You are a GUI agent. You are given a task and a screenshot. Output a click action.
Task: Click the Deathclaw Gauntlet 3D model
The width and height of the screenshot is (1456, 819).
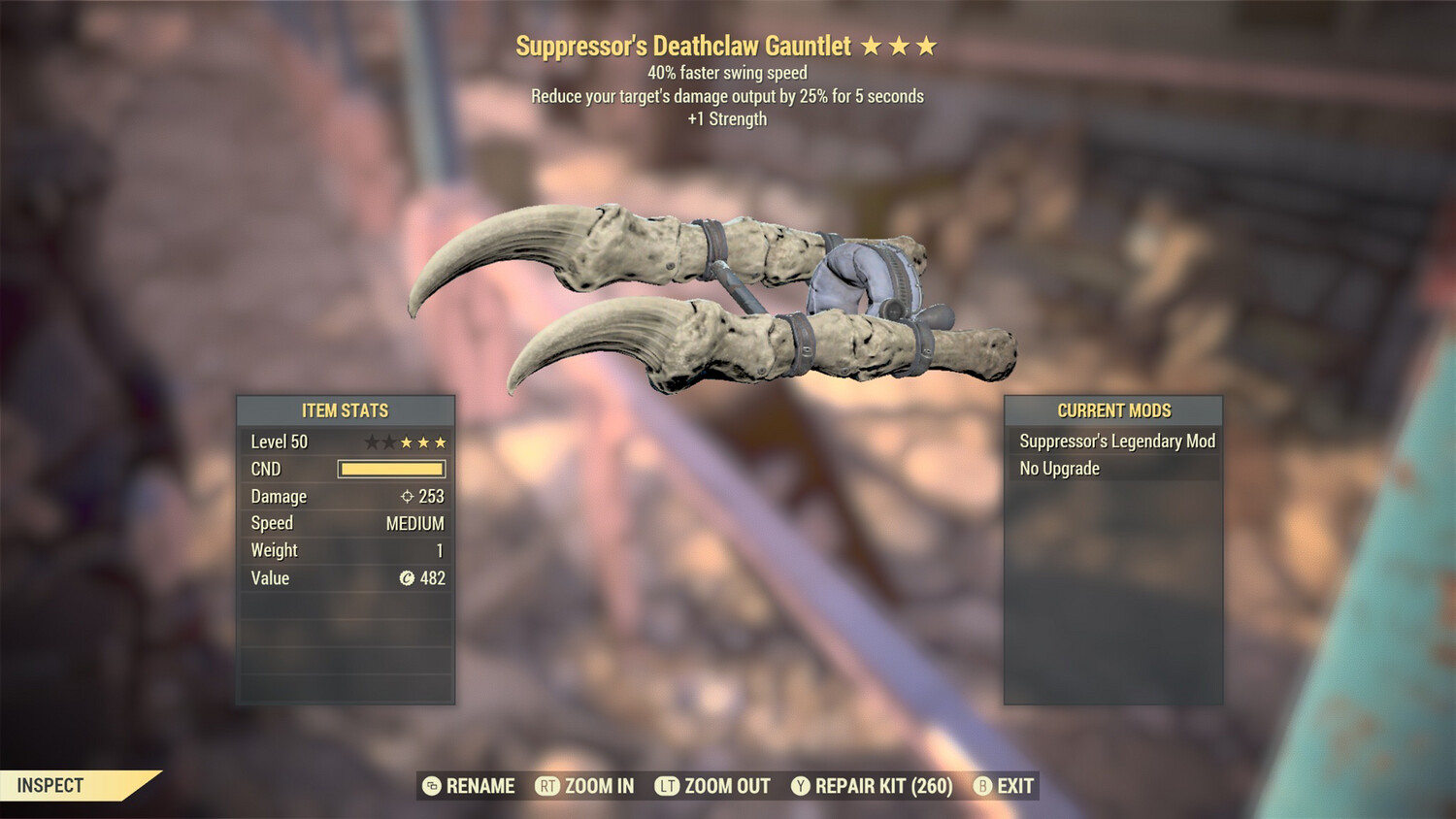pyautogui.click(x=718, y=291)
